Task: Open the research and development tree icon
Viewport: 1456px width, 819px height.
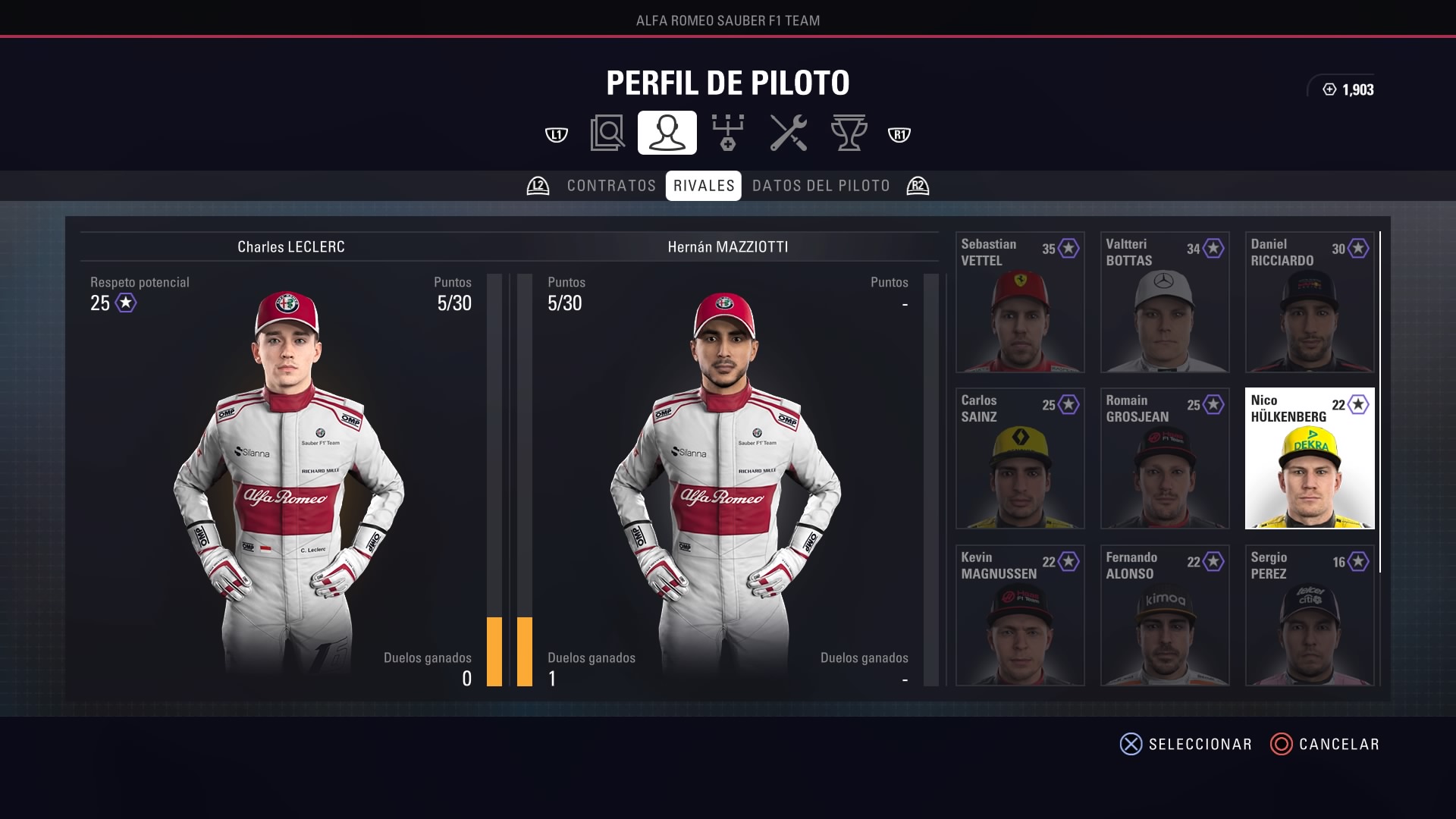Action: click(x=728, y=133)
